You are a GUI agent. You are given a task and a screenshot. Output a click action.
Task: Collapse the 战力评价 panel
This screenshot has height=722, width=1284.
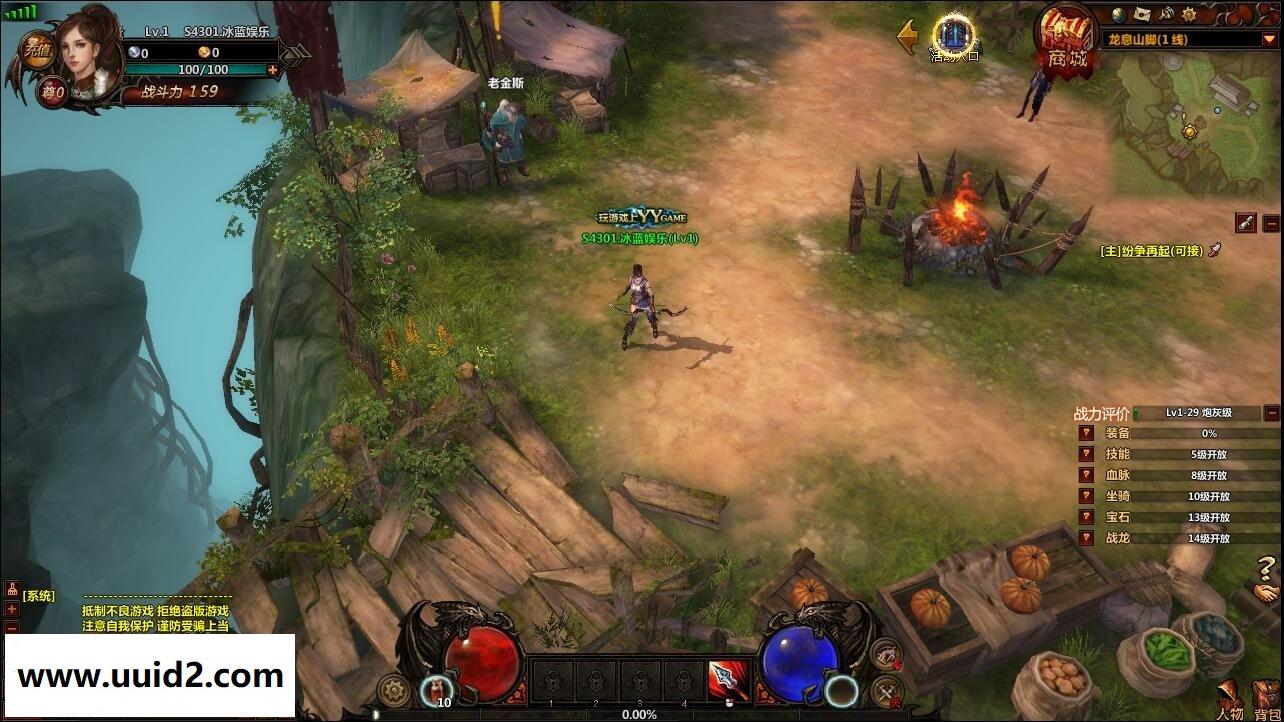pos(1271,412)
